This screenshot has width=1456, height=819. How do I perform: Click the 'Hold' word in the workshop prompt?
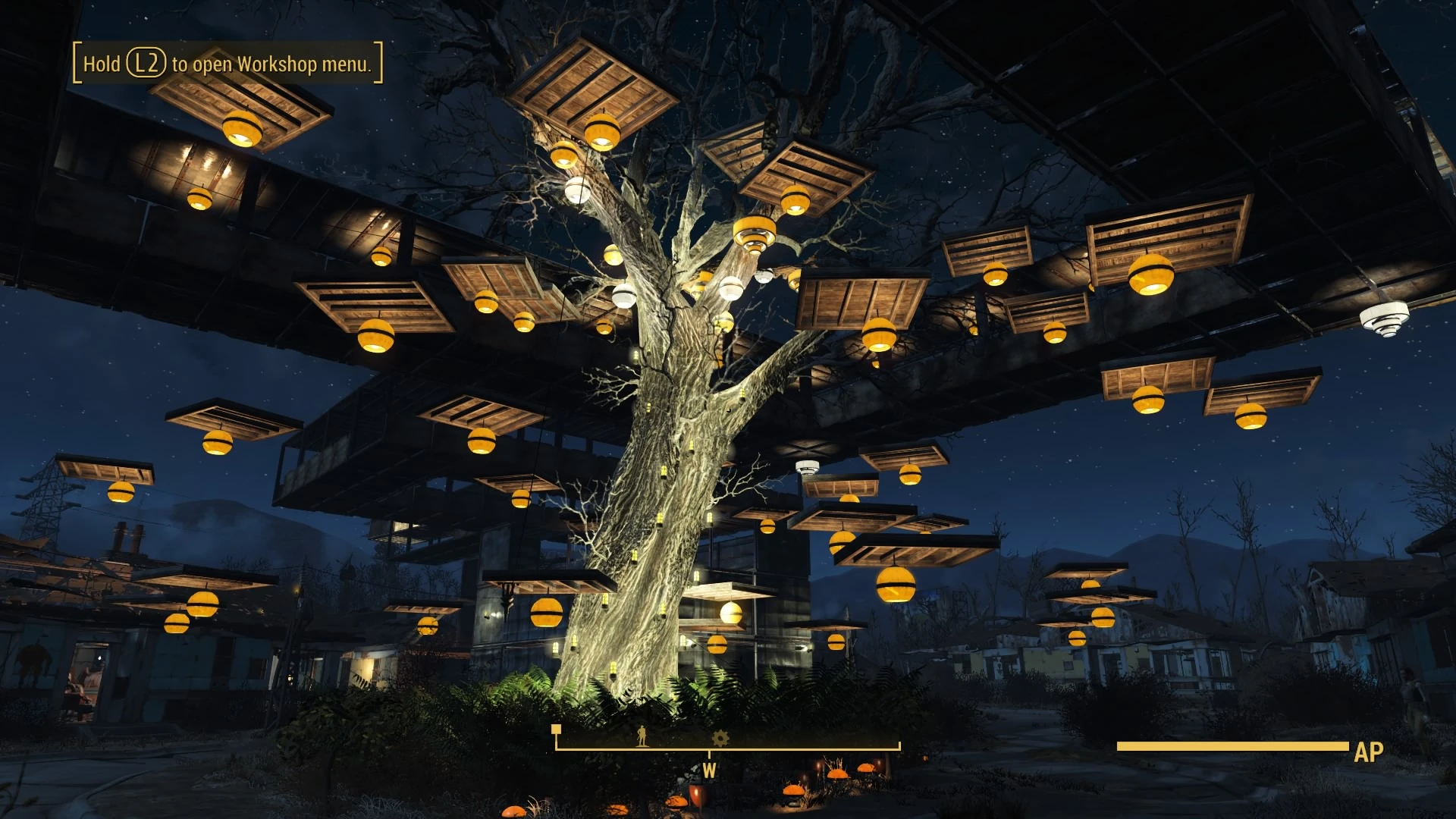click(x=104, y=64)
